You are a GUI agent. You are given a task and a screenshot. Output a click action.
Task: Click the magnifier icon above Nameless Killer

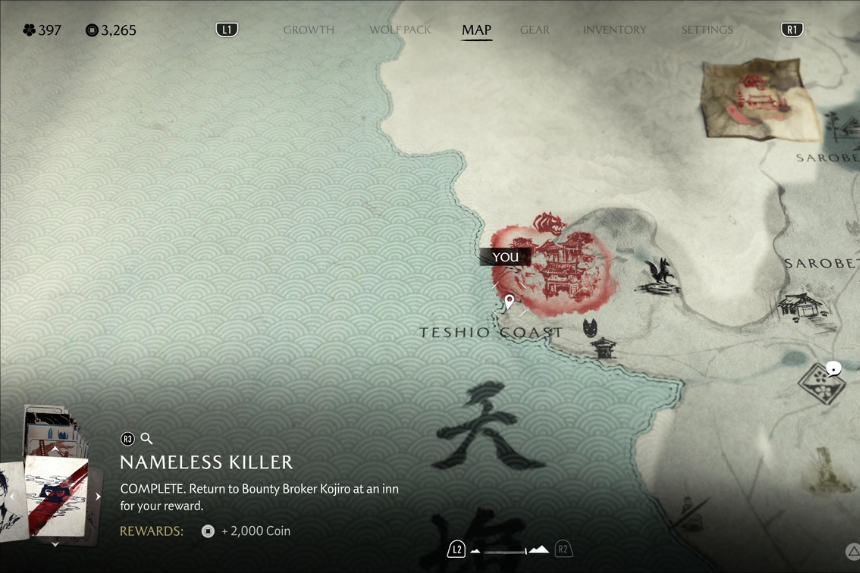[146, 438]
